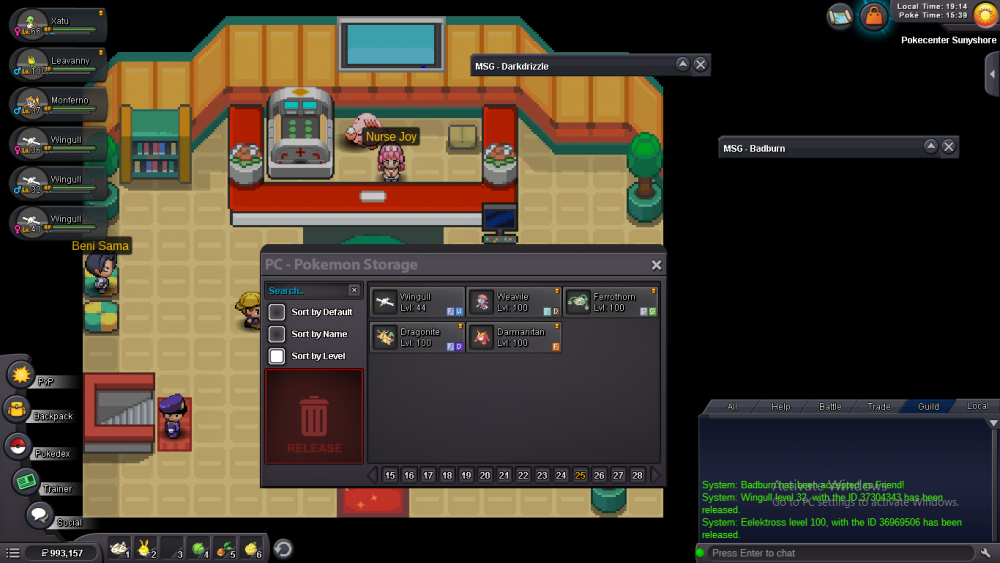The image size is (1000, 563).
Task: Focus the storage Search field
Action: pos(306,290)
